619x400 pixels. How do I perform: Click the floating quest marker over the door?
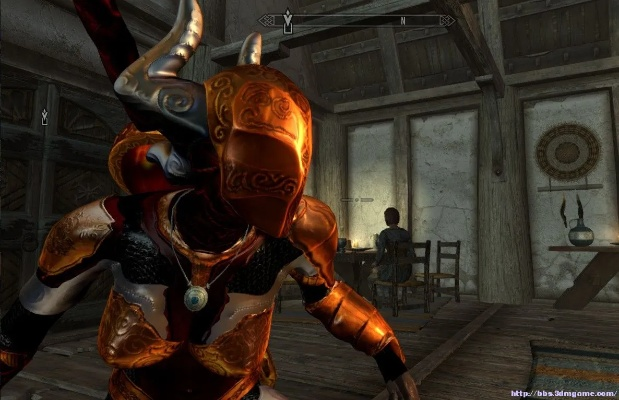pyautogui.click(x=43, y=117)
